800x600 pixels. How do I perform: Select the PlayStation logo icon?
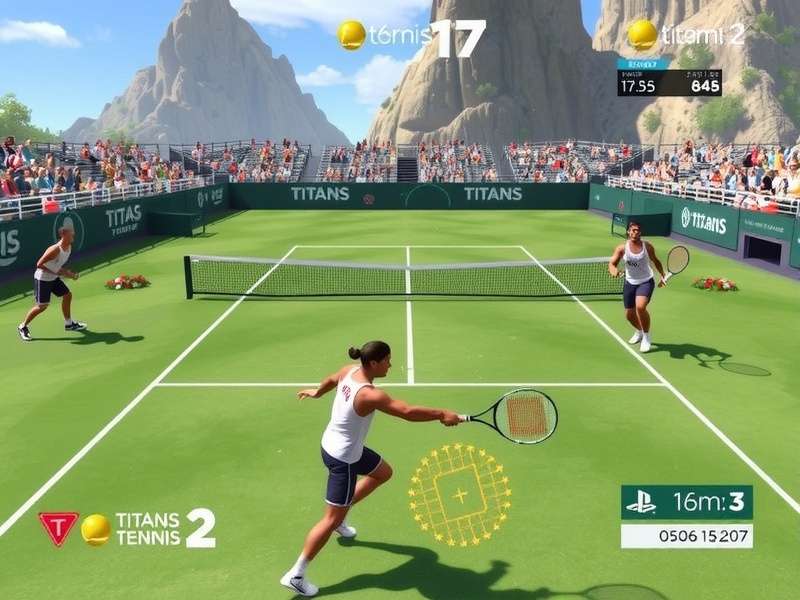[x=641, y=502]
